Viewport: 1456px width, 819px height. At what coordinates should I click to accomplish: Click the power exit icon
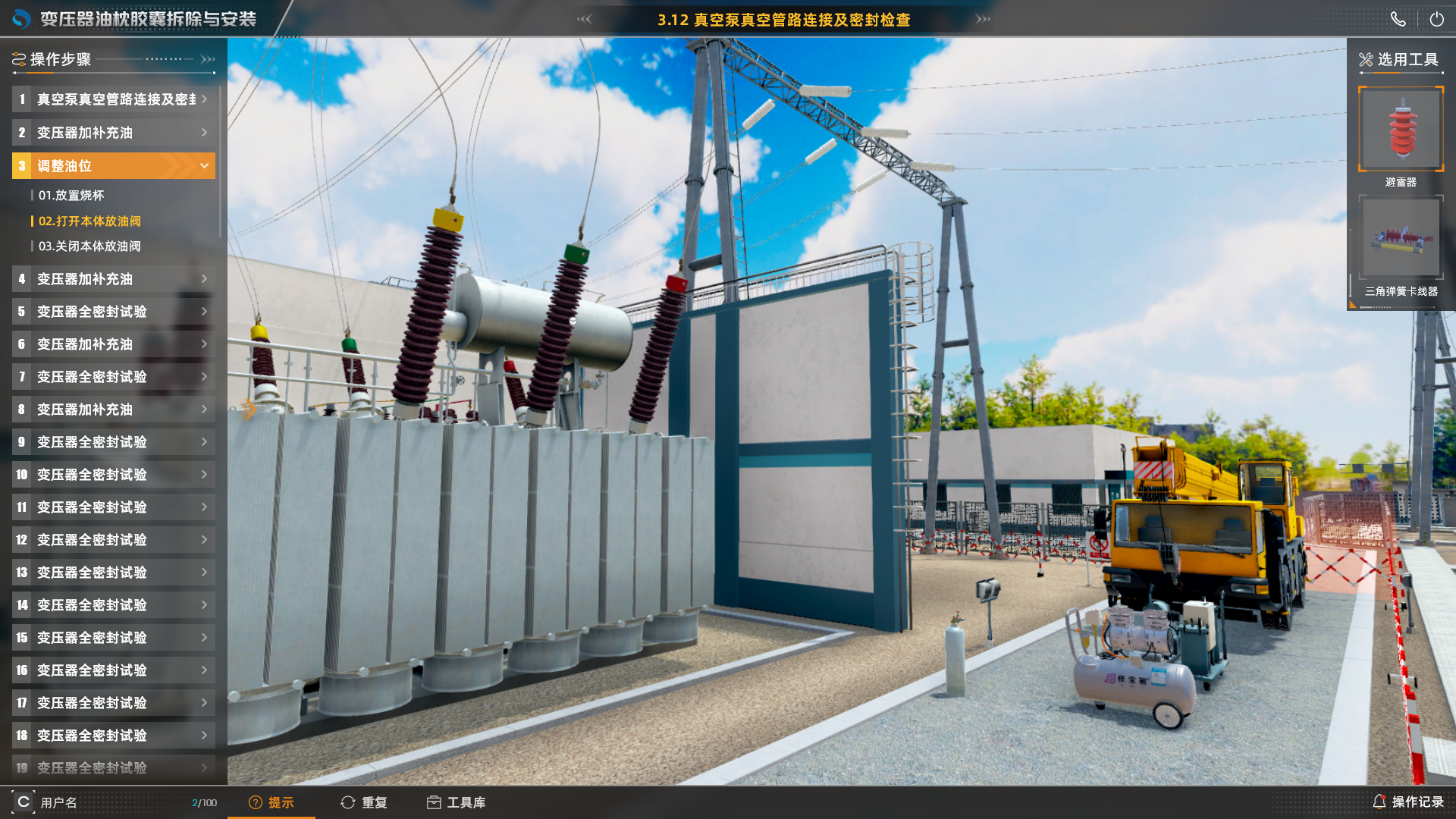(x=1436, y=20)
